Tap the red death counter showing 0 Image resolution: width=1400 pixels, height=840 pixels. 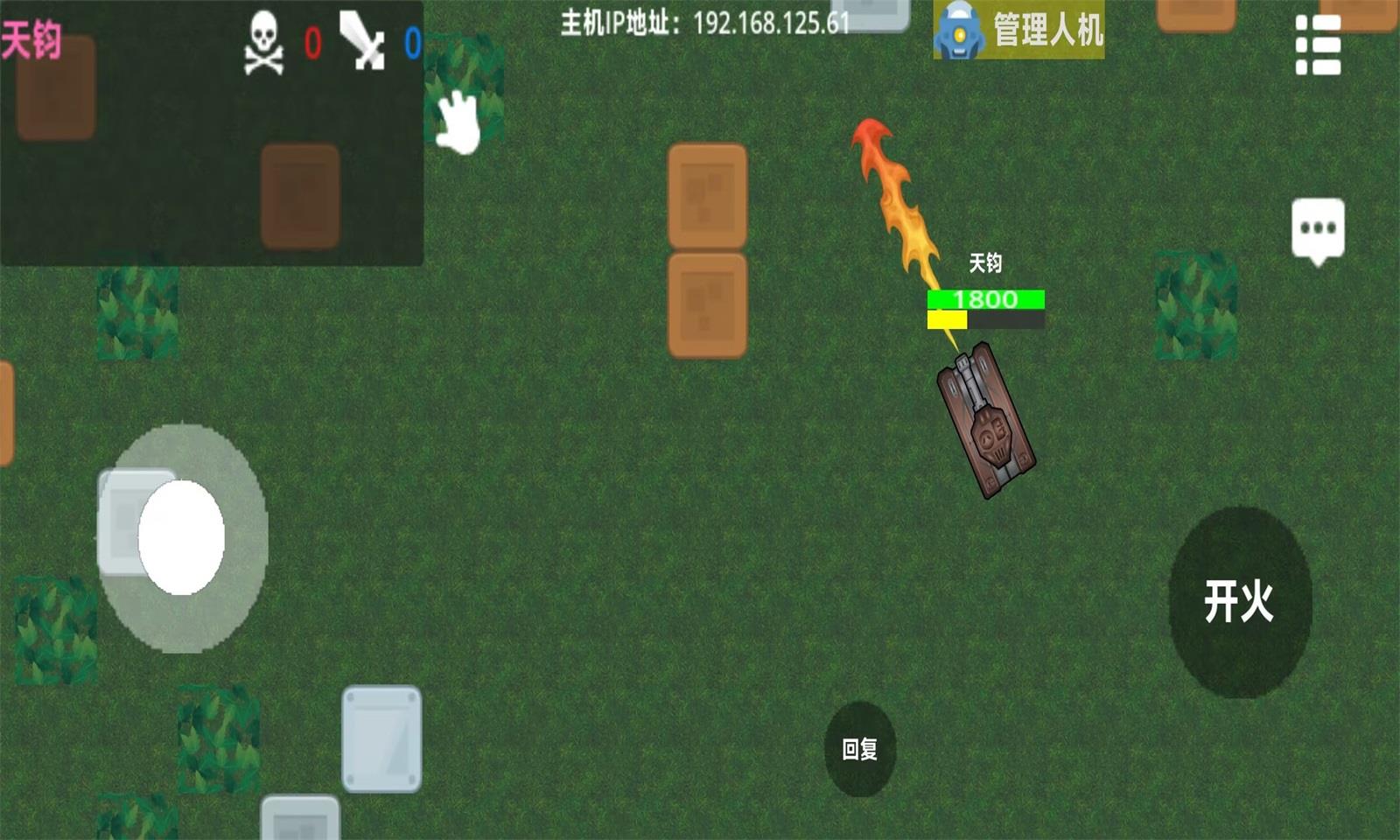coord(311,42)
